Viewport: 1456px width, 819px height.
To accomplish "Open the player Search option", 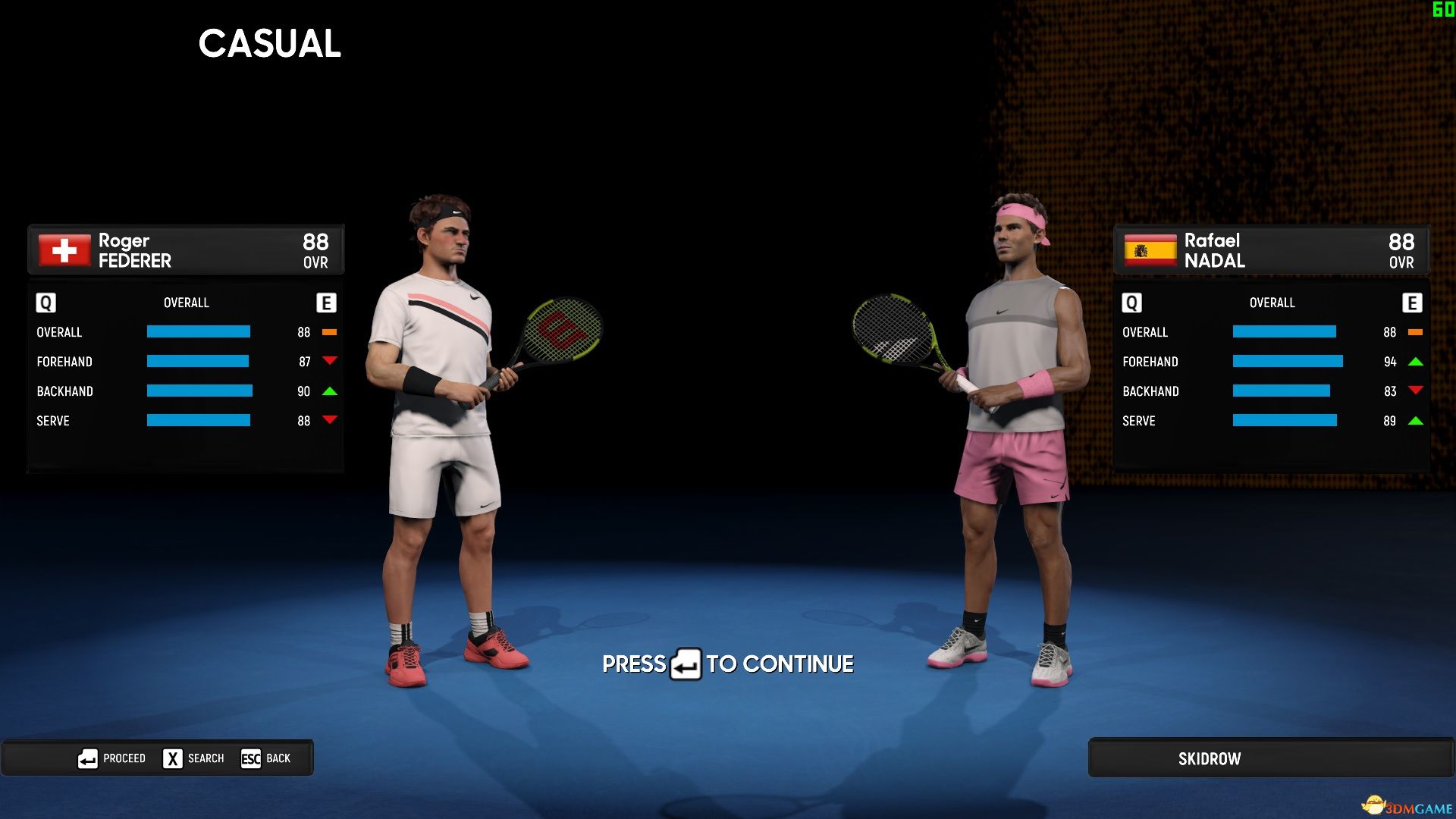I will [x=194, y=758].
